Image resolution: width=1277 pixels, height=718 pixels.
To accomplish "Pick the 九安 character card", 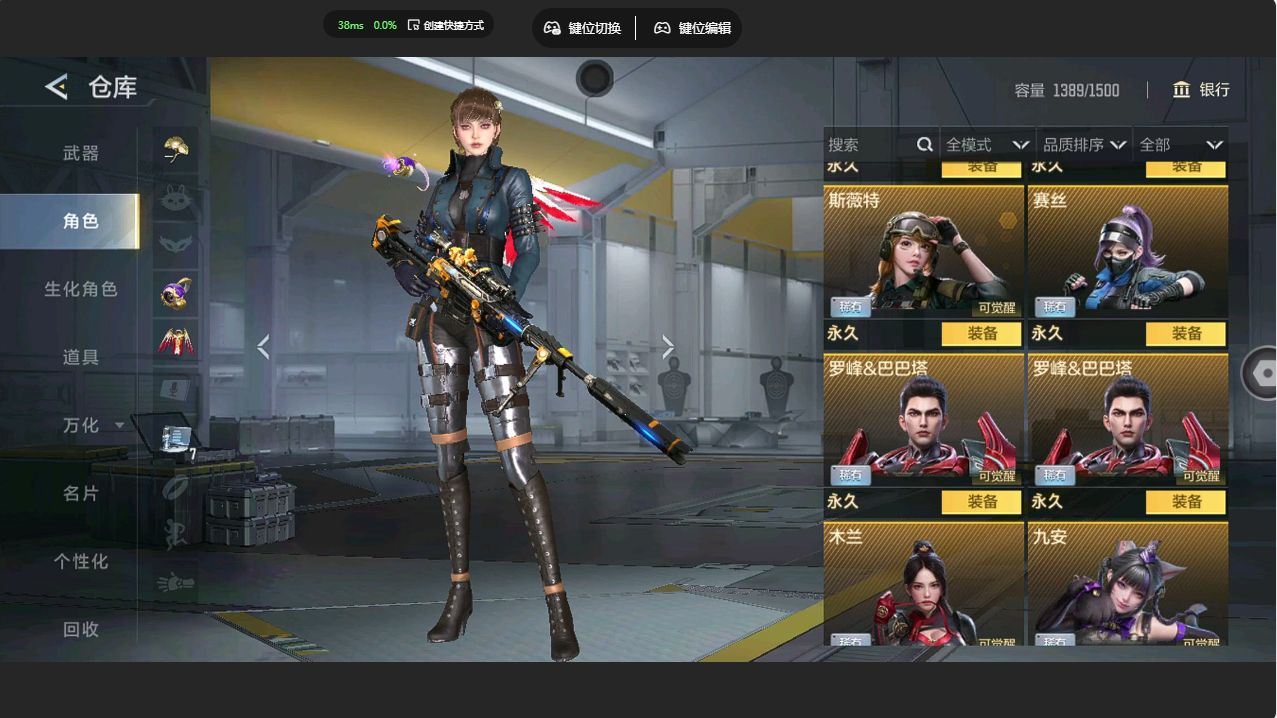I will (1127, 584).
